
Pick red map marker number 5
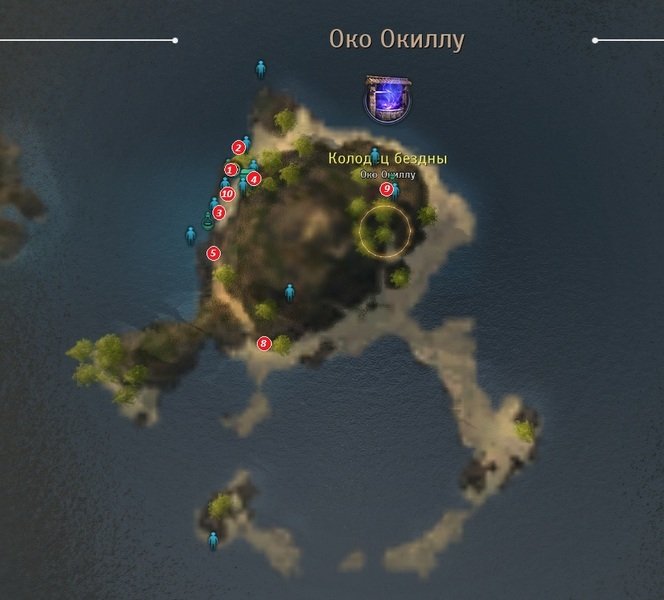point(213,253)
